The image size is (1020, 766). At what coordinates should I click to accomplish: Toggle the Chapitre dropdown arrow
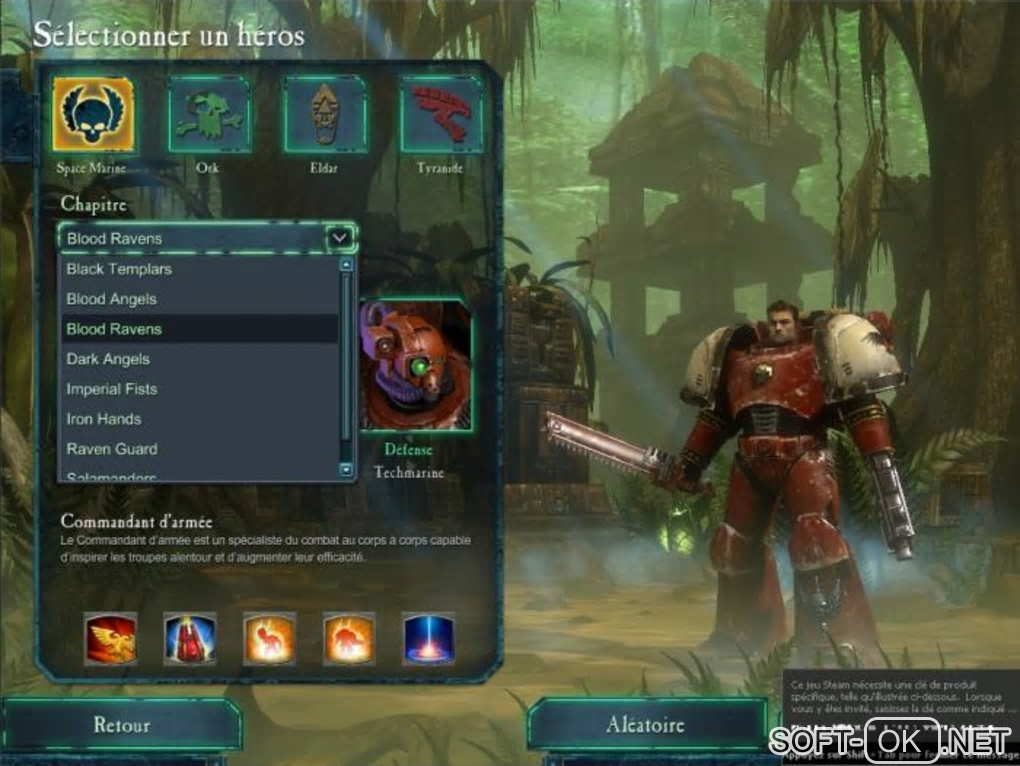tap(340, 238)
